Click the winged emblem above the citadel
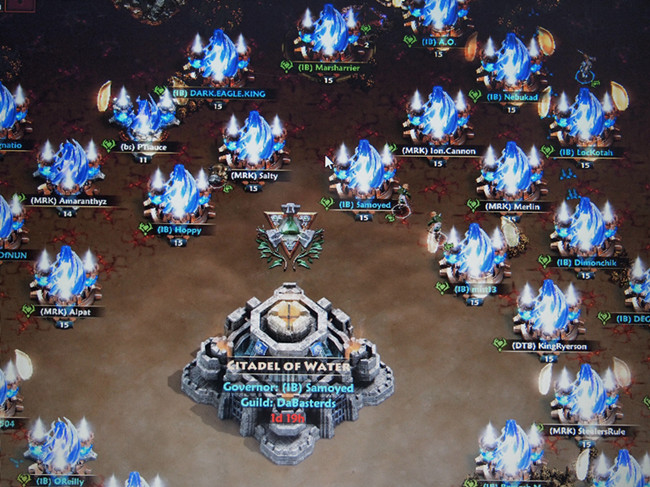 pyautogui.click(x=290, y=239)
